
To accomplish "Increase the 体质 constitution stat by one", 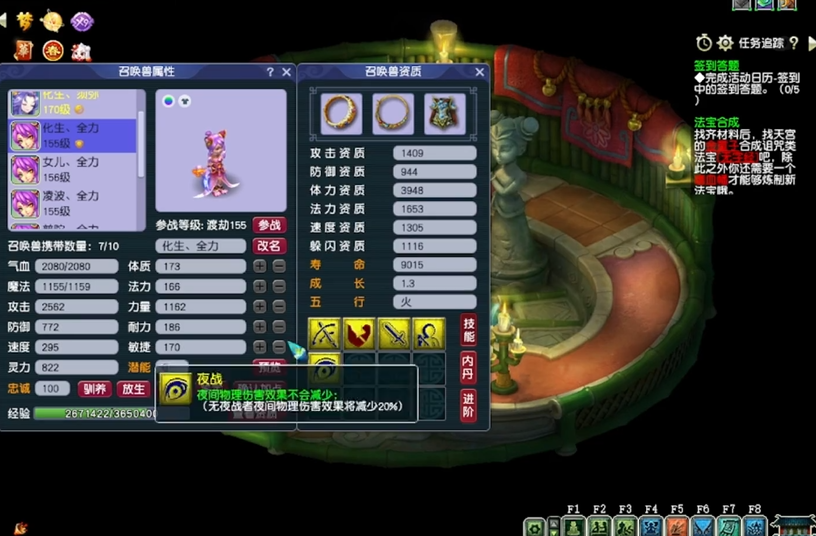I will tap(259, 267).
